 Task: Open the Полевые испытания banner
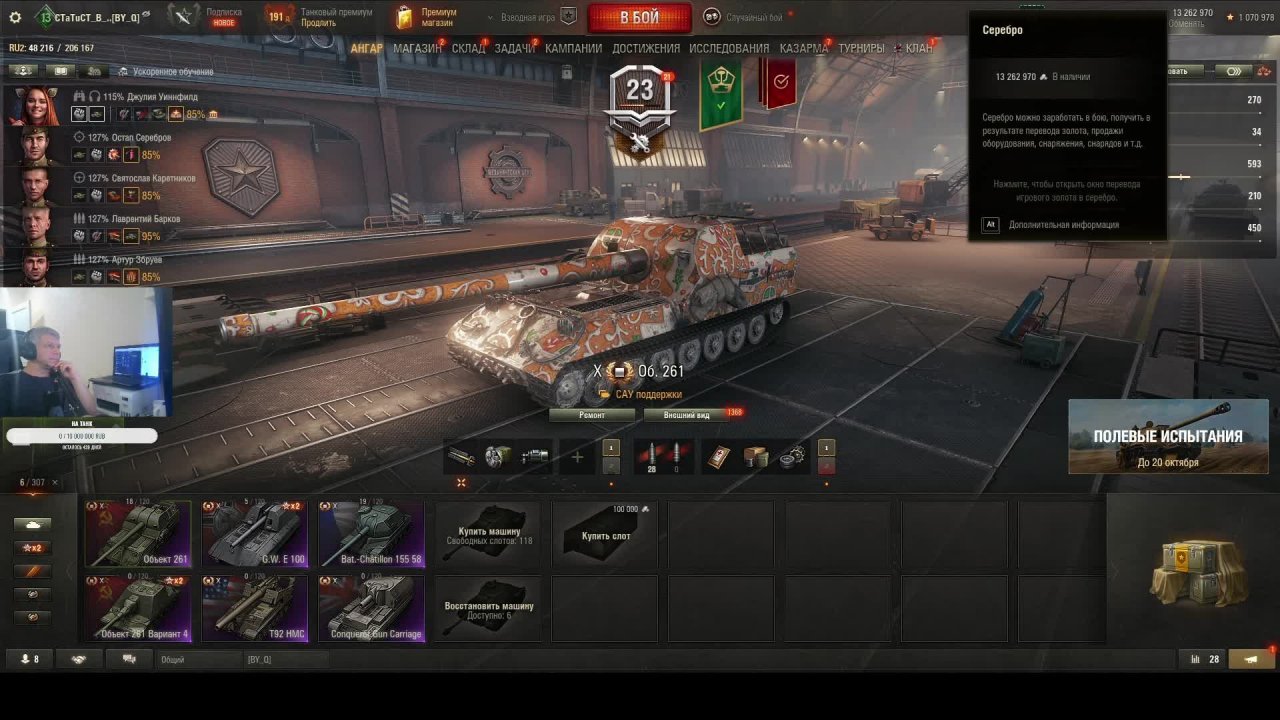[1168, 437]
